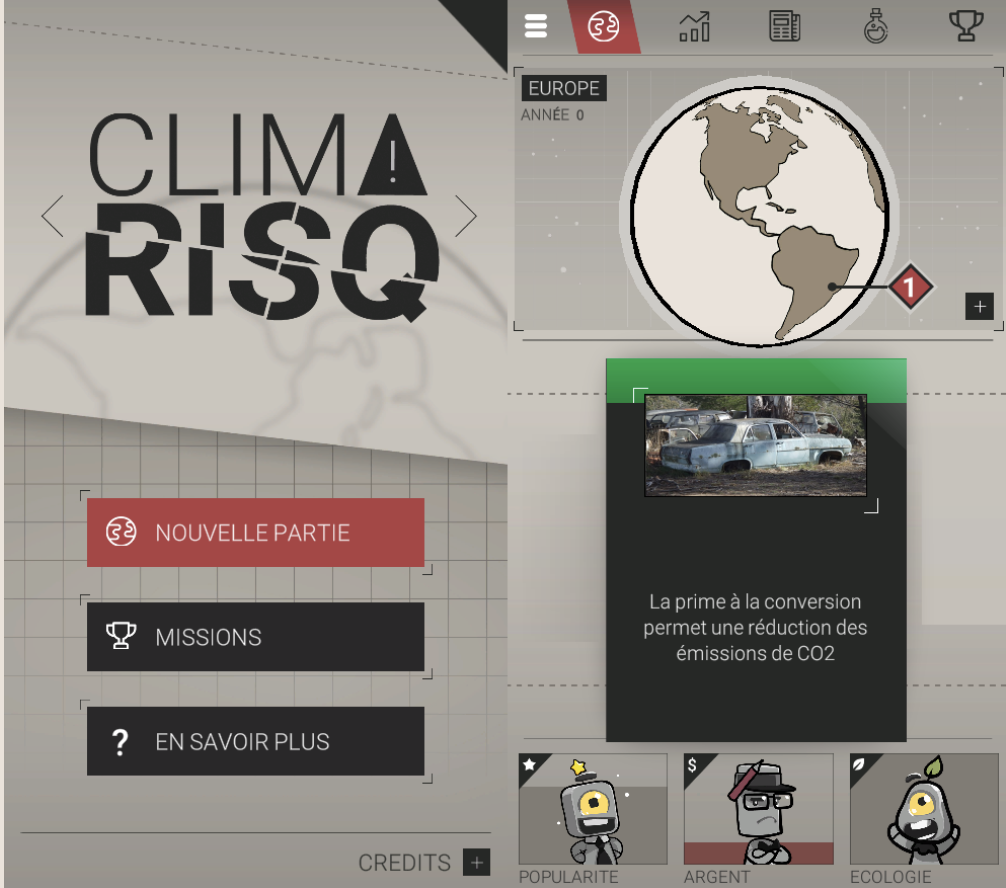Screen dimensions: 1006x888
Task: Go to previous screen with left arrow
Action: click(x=52, y=215)
